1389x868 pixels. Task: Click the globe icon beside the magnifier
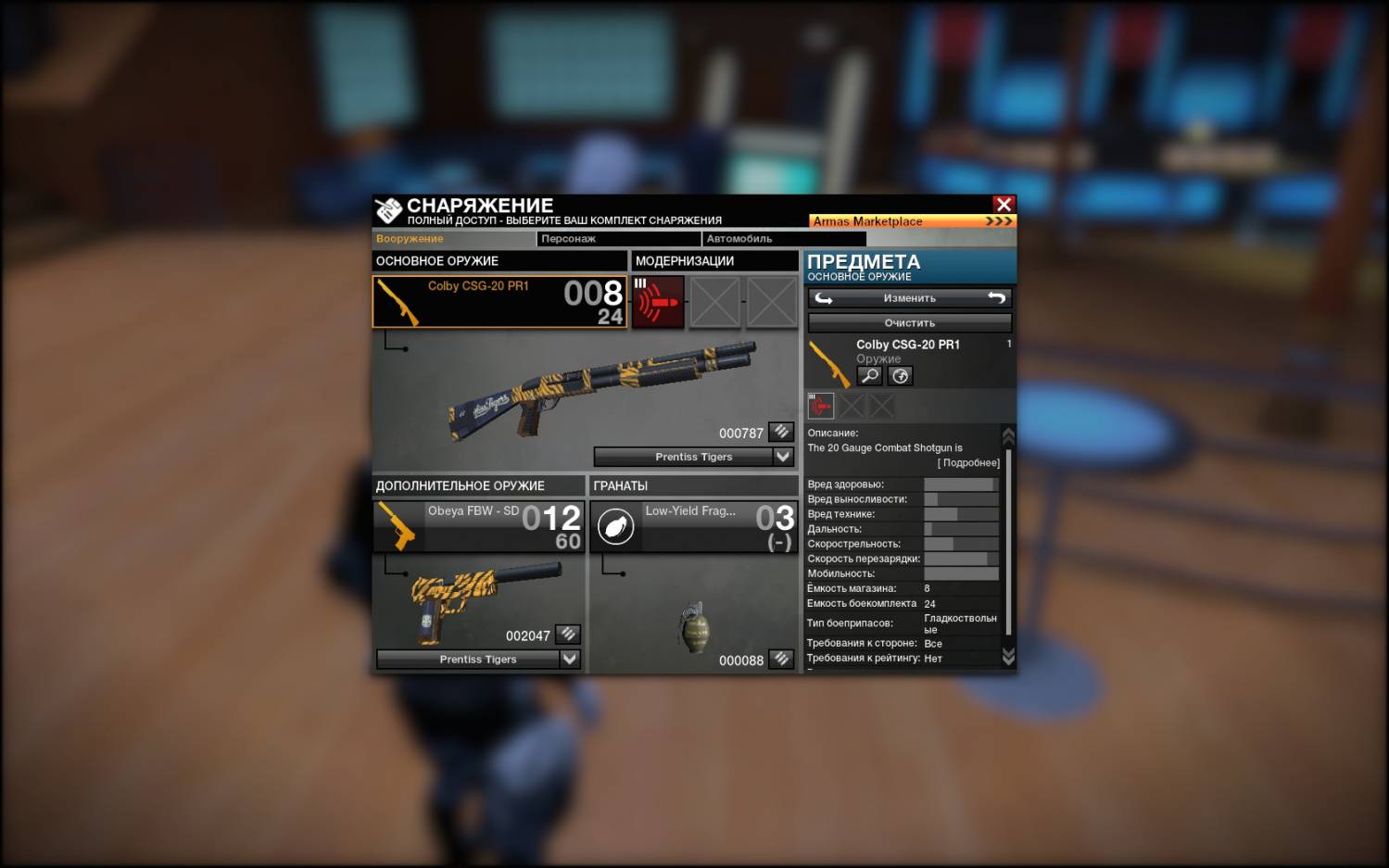click(900, 375)
